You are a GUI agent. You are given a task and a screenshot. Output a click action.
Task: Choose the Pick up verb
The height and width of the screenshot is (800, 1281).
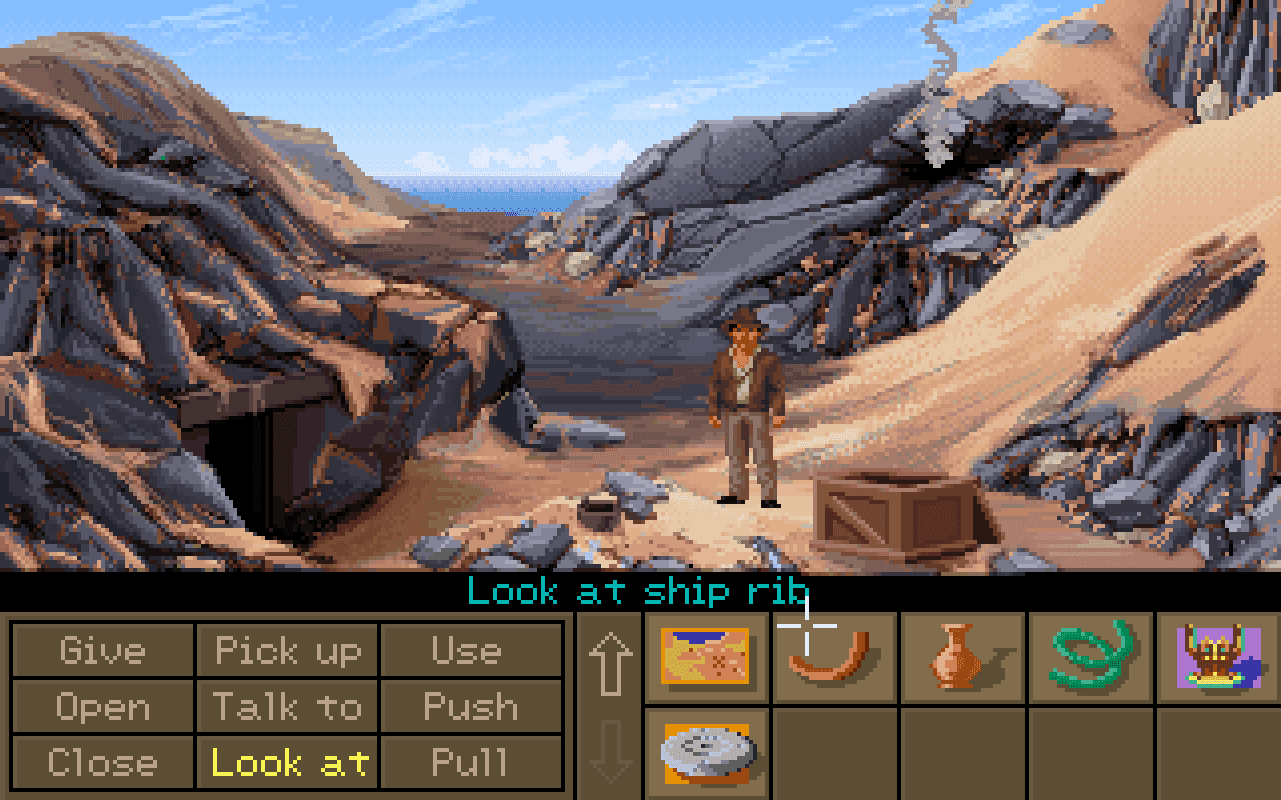pos(288,651)
